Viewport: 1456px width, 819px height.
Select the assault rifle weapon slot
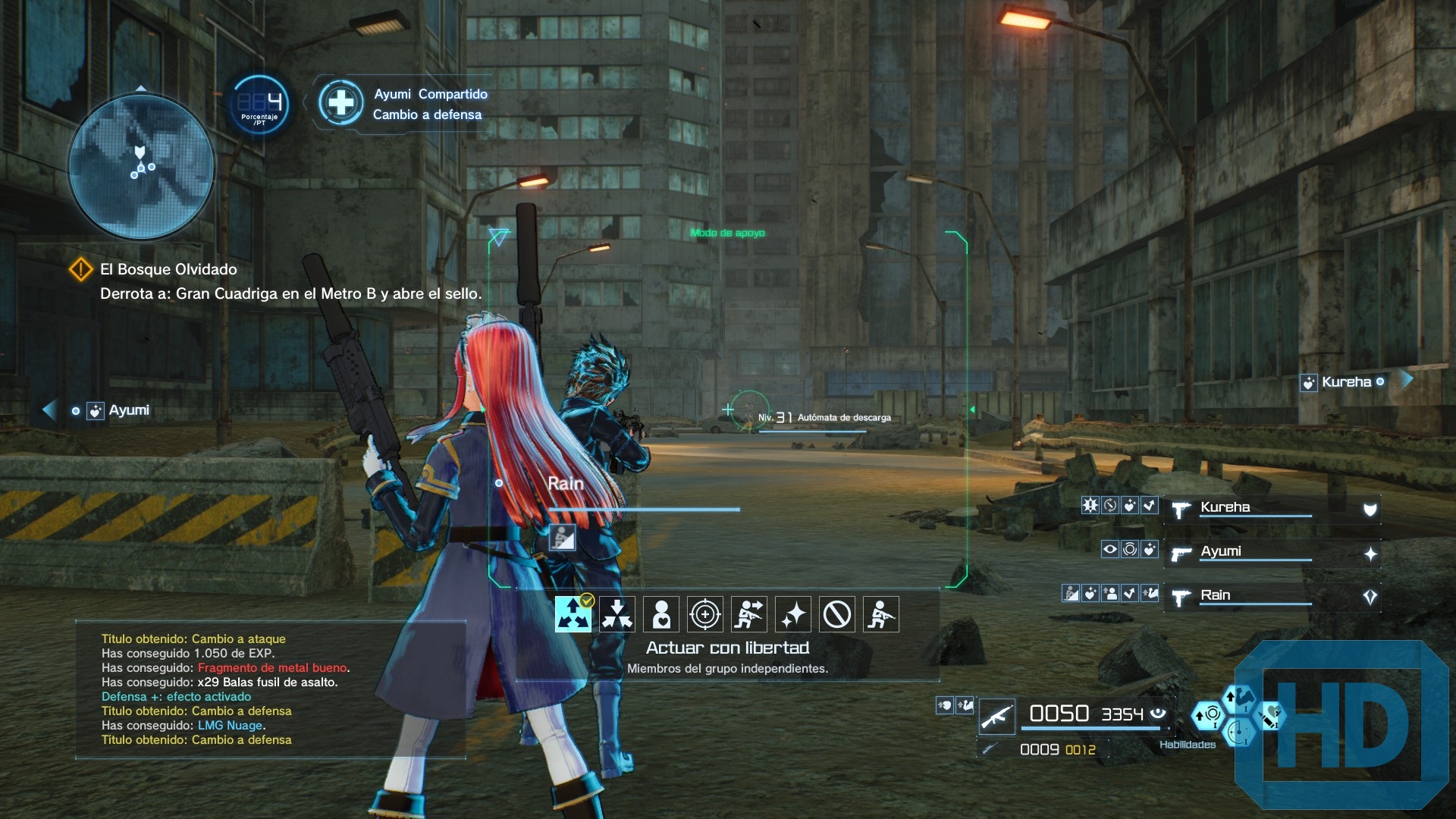pyautogui.click(x=996, y=715)
